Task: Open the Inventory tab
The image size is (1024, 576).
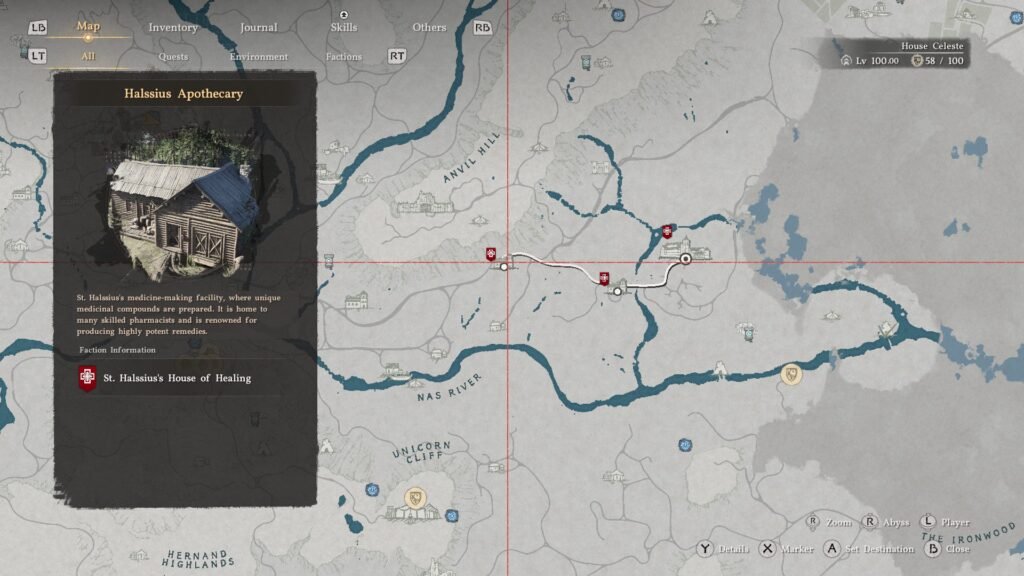Action: tap(173, 27)
